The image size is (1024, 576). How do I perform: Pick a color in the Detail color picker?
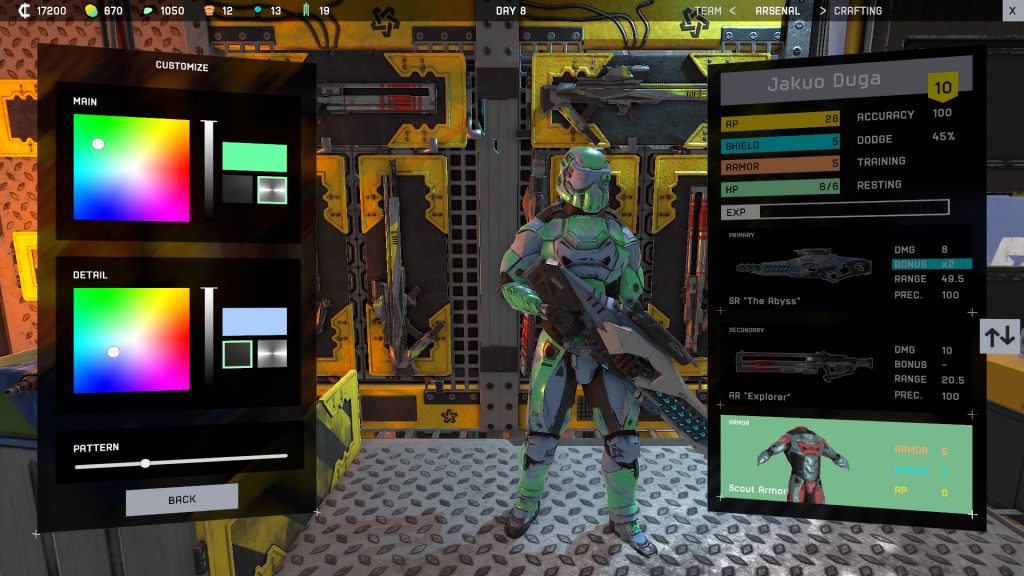[x=131, y=340]
